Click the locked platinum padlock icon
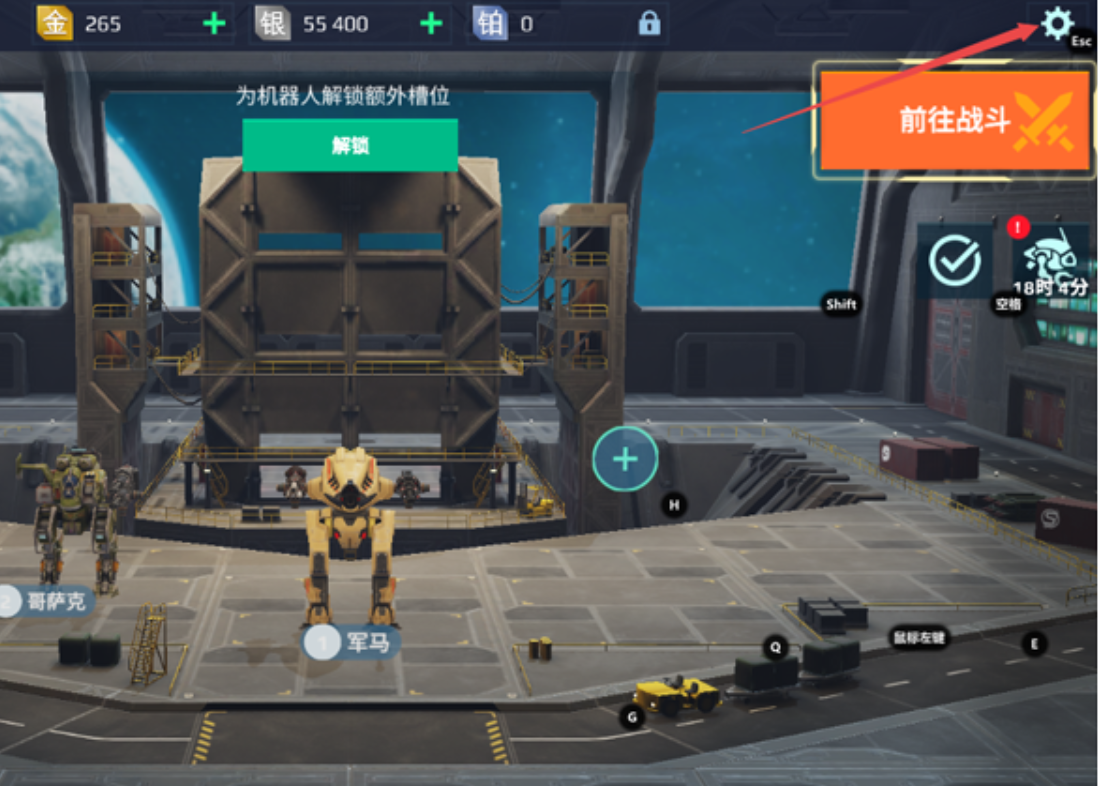 649,24
